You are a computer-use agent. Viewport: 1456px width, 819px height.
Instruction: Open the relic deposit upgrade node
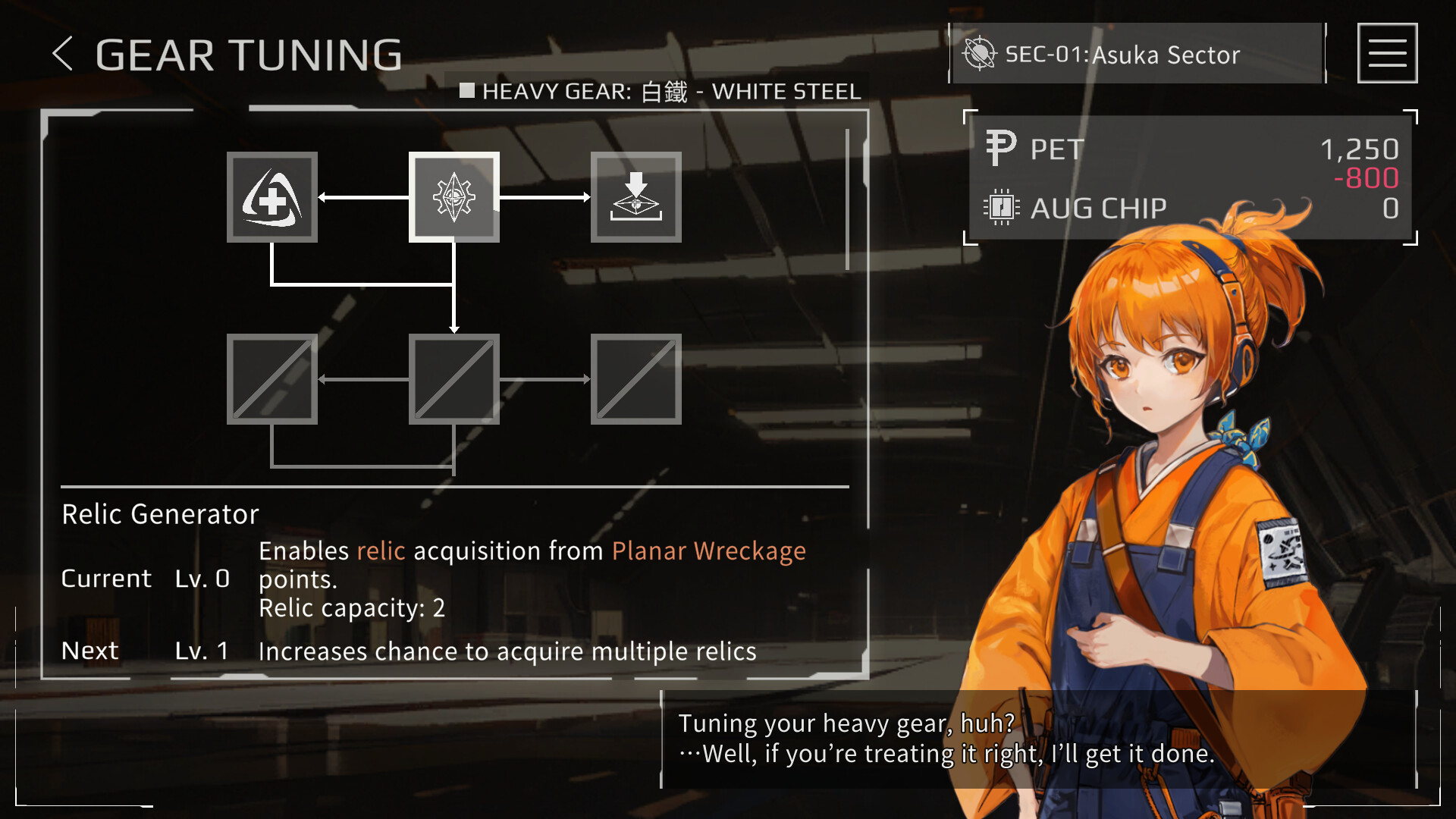coord(636,199)
